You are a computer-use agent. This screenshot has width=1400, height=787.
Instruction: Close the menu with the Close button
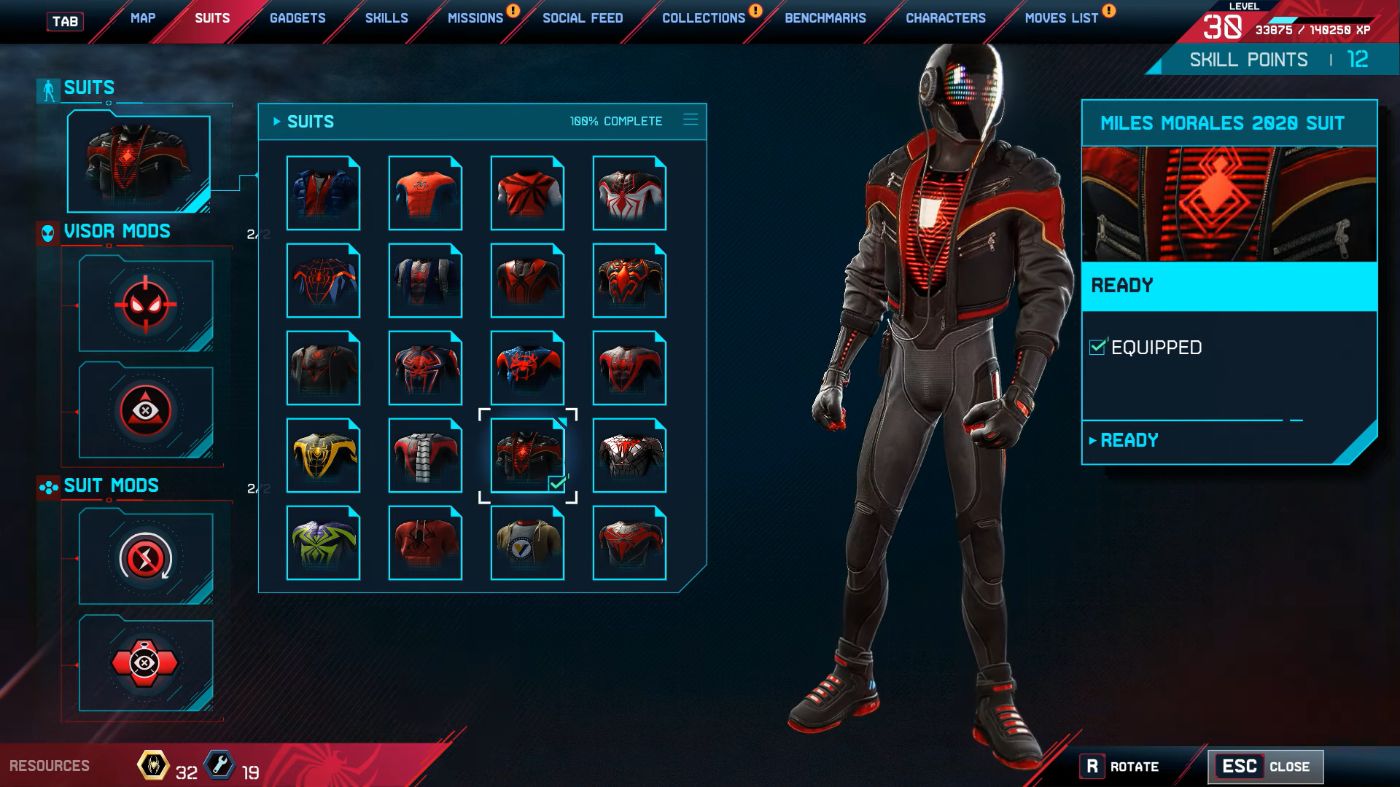click(1266, 767)
